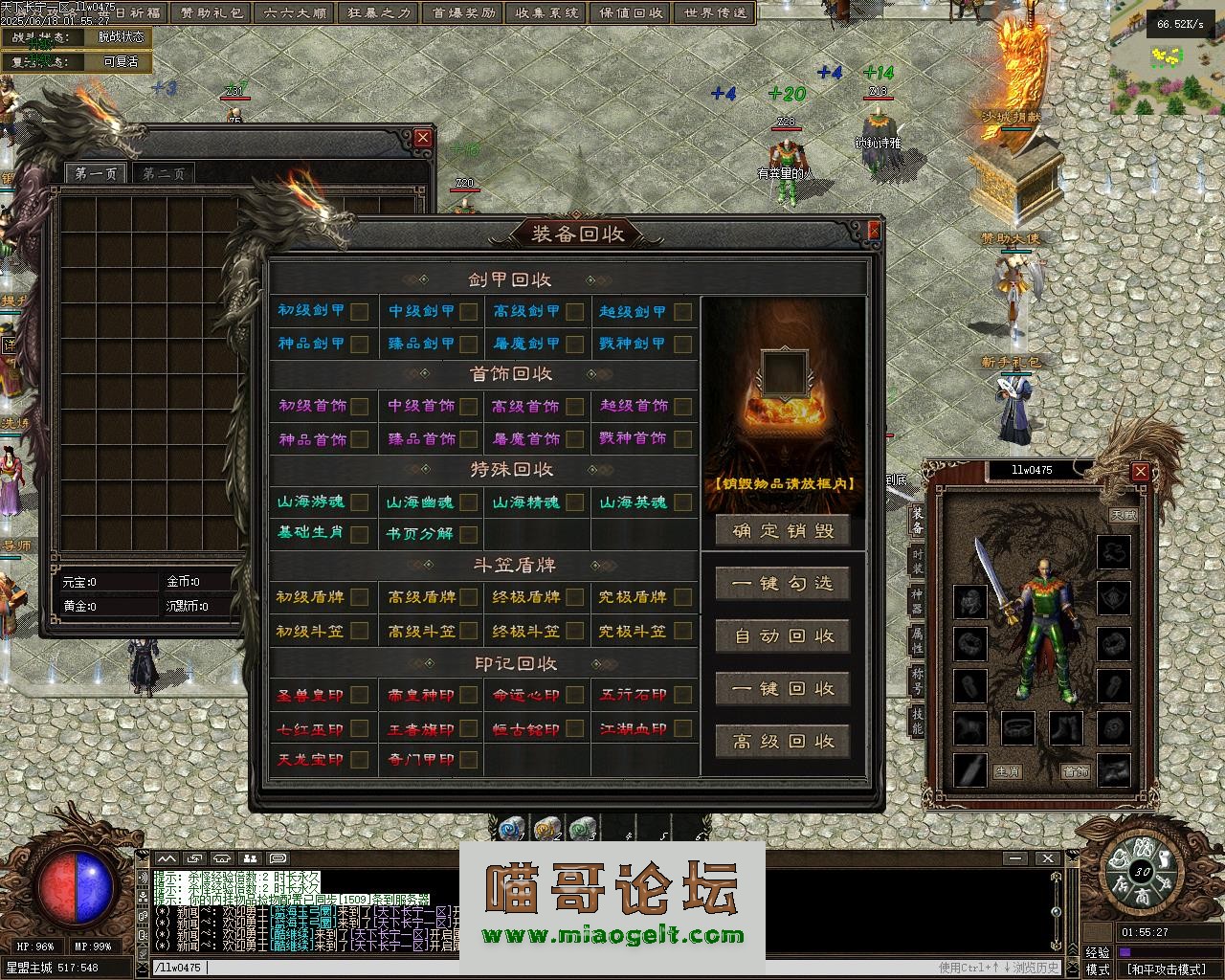Image resolution: width=1225 pixels, height=980 pixels.
Task: Open 高级回收 advanced recycle
Action: 783,742
